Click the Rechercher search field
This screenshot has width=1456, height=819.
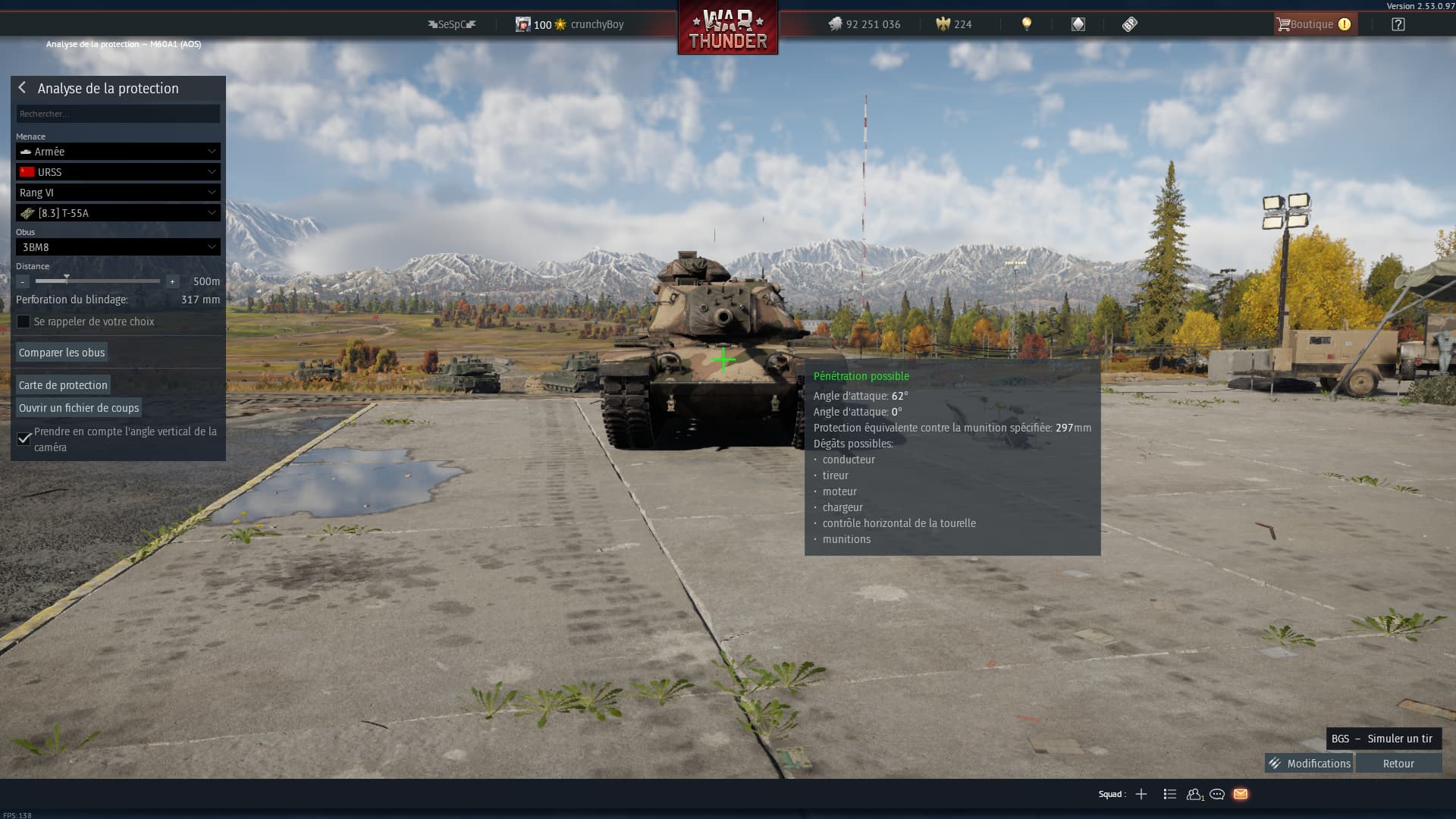pyautogui.click(x=118, y=114)
